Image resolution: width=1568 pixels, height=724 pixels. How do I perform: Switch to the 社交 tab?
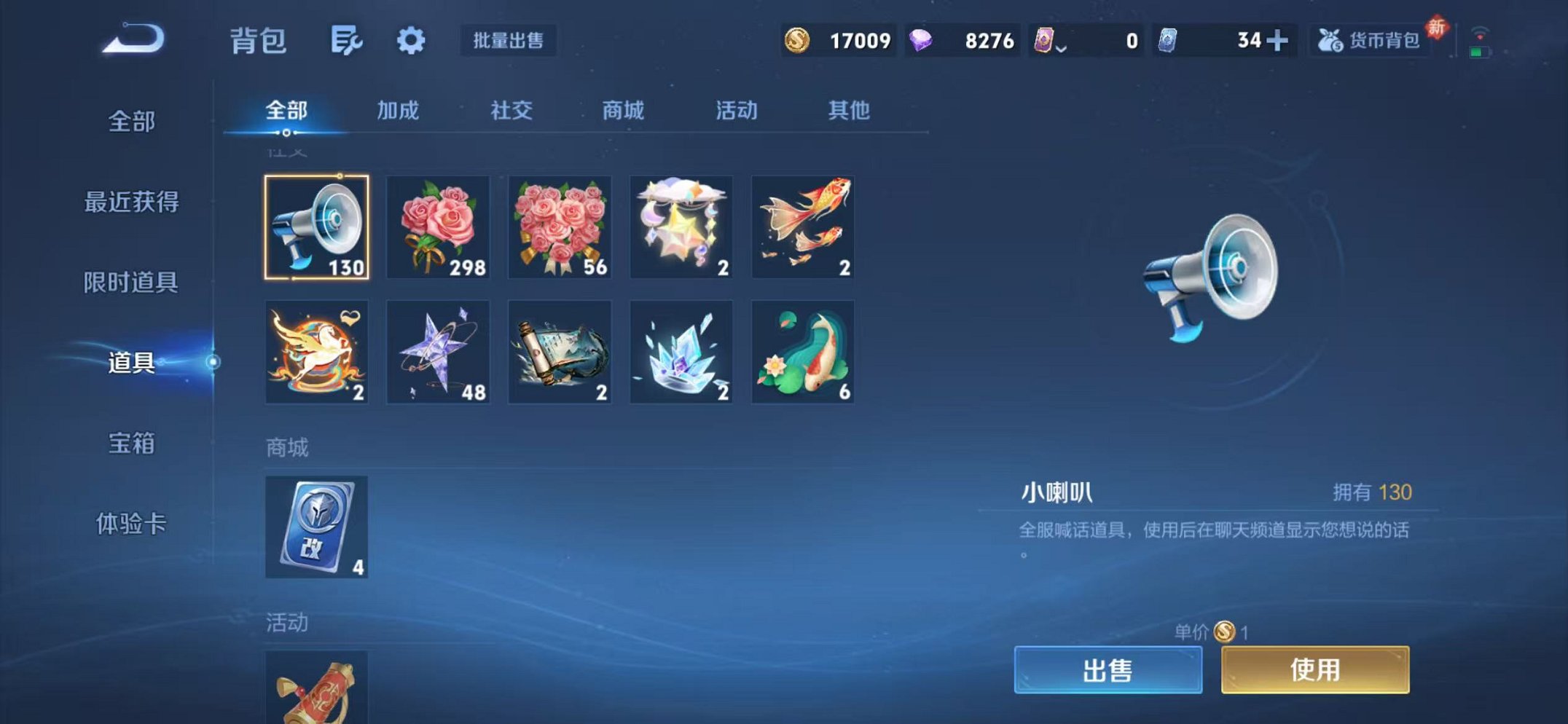[x=512, y=111]
